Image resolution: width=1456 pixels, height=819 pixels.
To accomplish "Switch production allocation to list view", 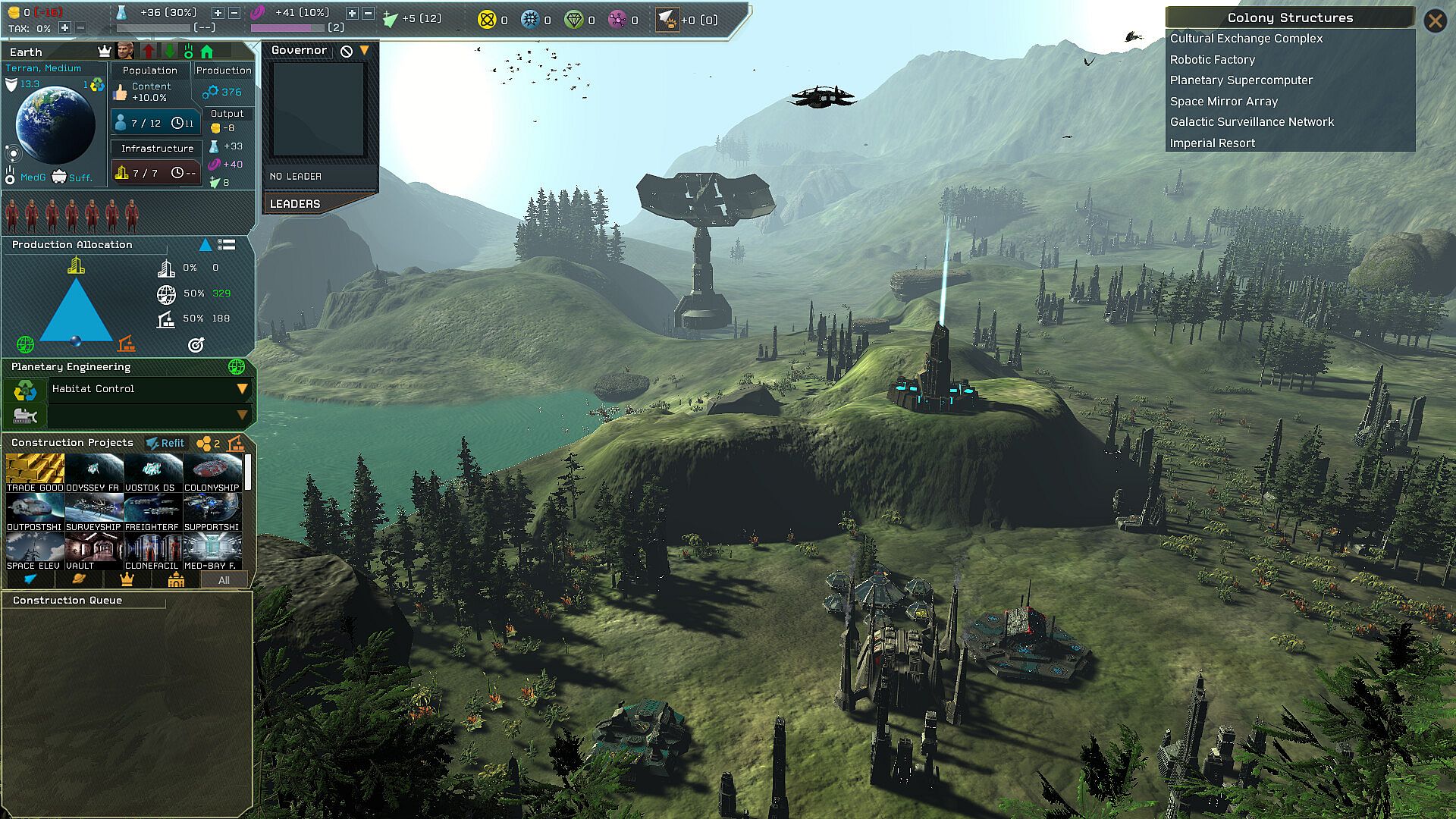I will point(227,245).
